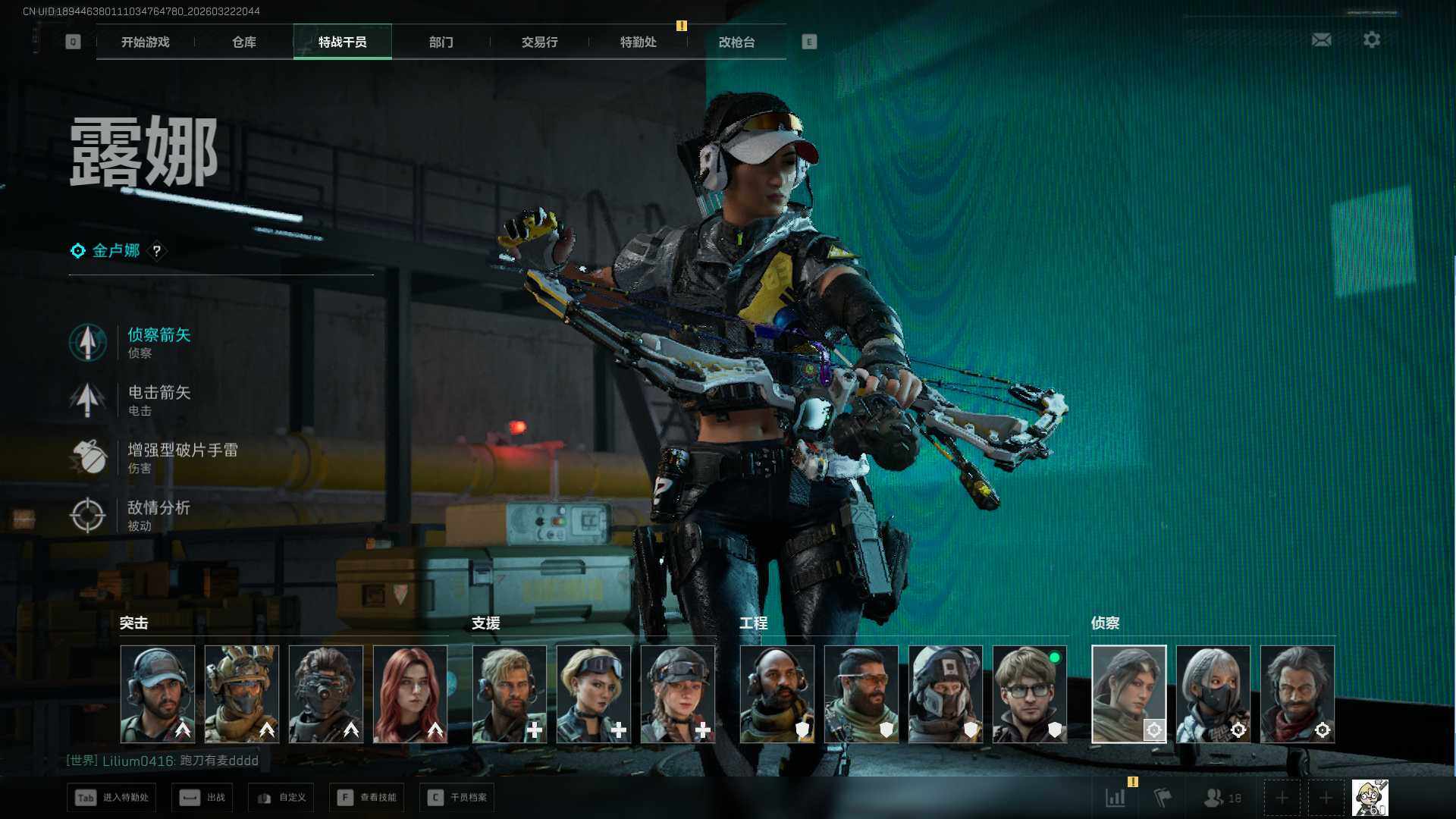This screenshot has height=819, width=1456.
Task: Select the 电击箭矢 skill entry
Action: point(158,400)
